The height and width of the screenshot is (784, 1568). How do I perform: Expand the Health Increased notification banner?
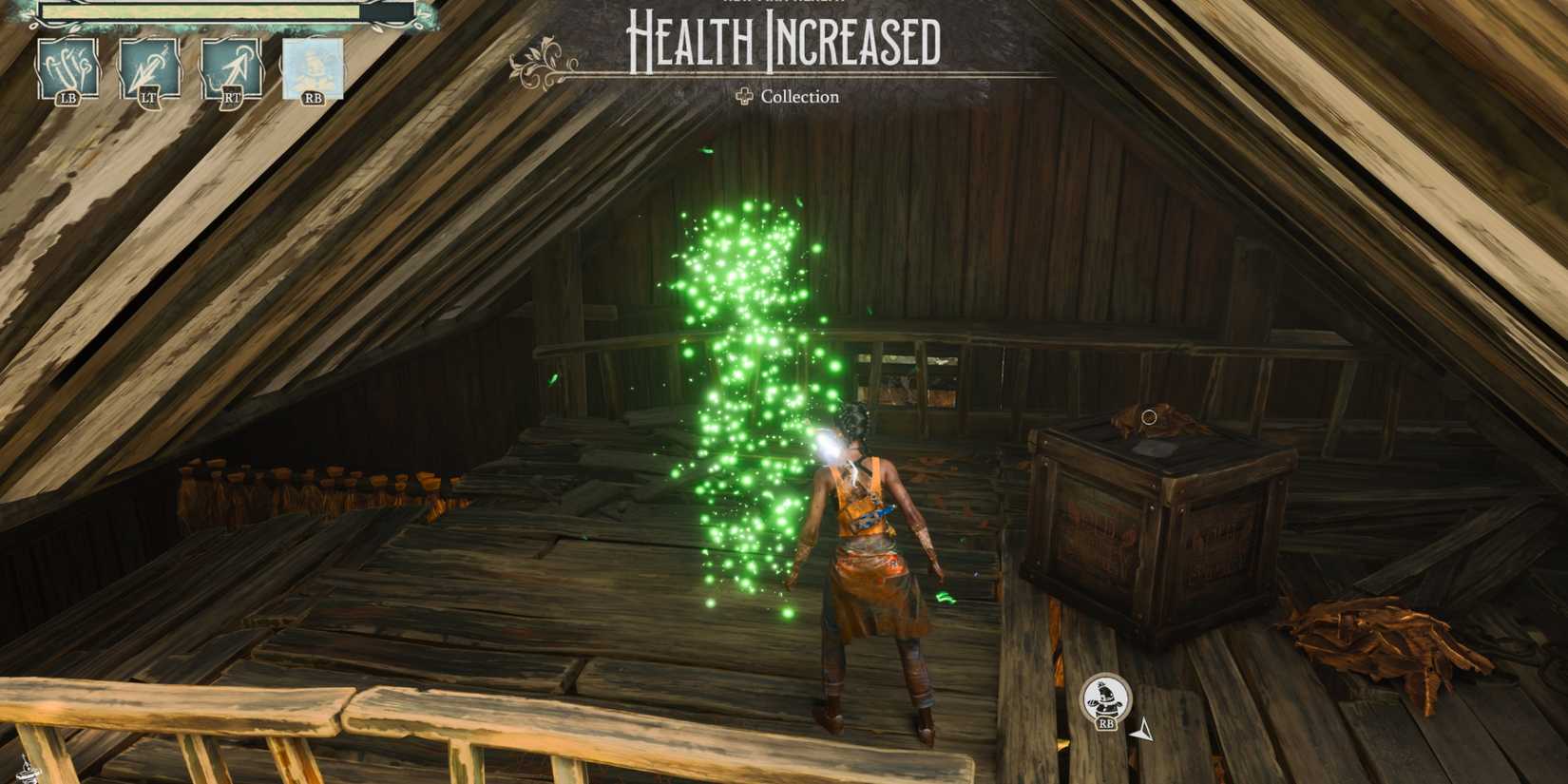coord(782,43)
